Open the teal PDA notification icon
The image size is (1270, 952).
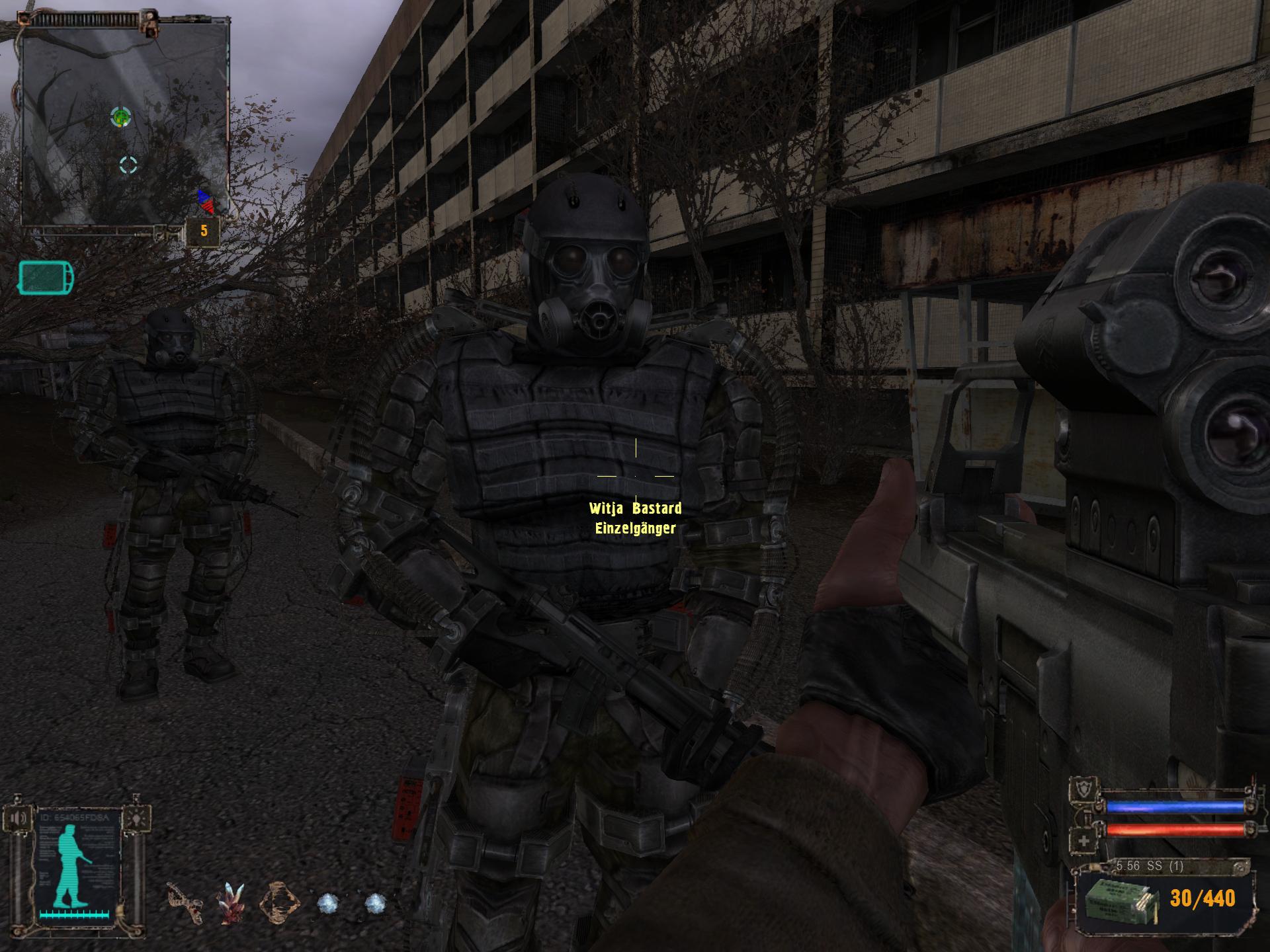tap(46, 277)
